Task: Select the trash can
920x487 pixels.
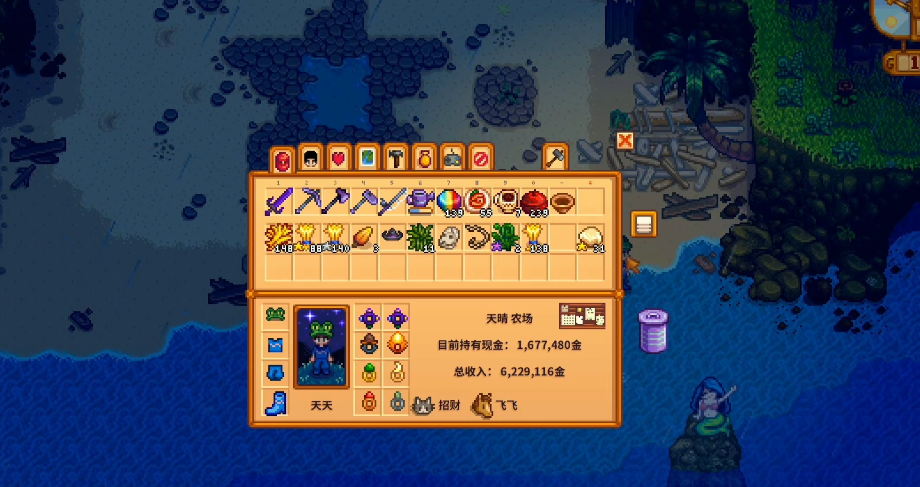Action: (653, 329)
